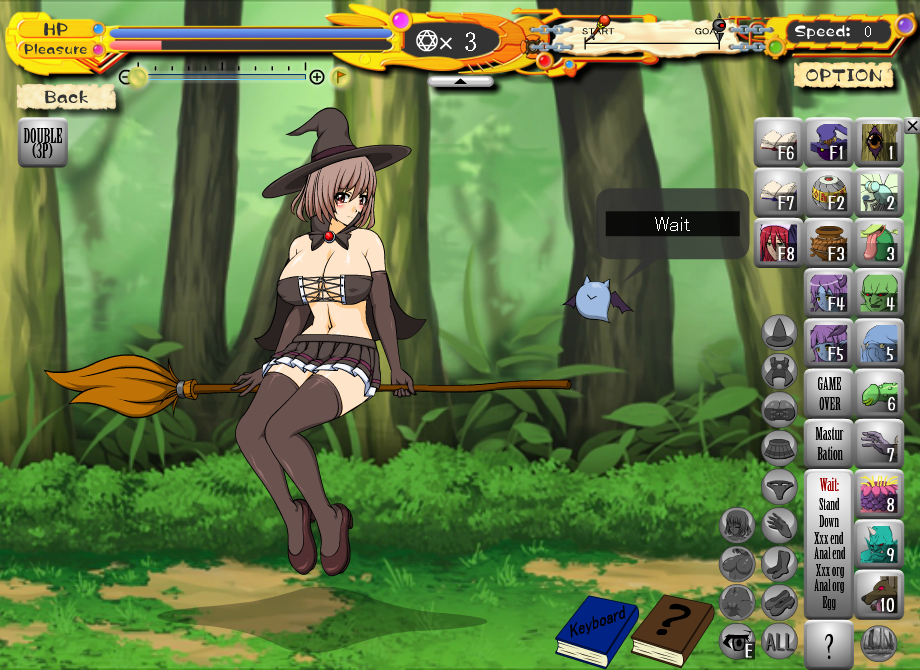Click the zoom plus button
Screen dimensions: 920x670
(317, 77)
